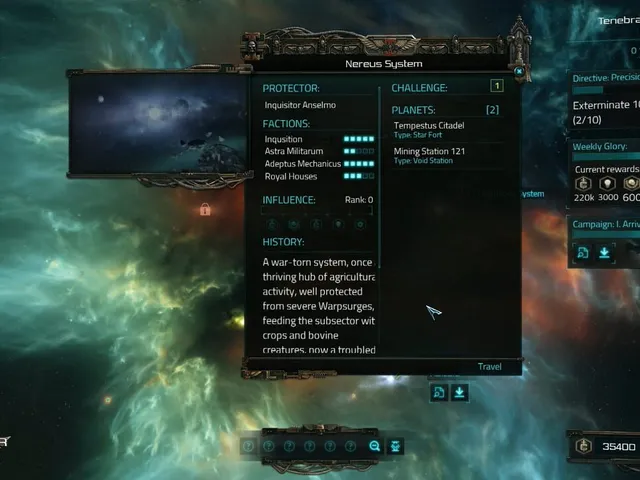
Task: Close the Nereus System panel
Action: click(x=519, y=72)
